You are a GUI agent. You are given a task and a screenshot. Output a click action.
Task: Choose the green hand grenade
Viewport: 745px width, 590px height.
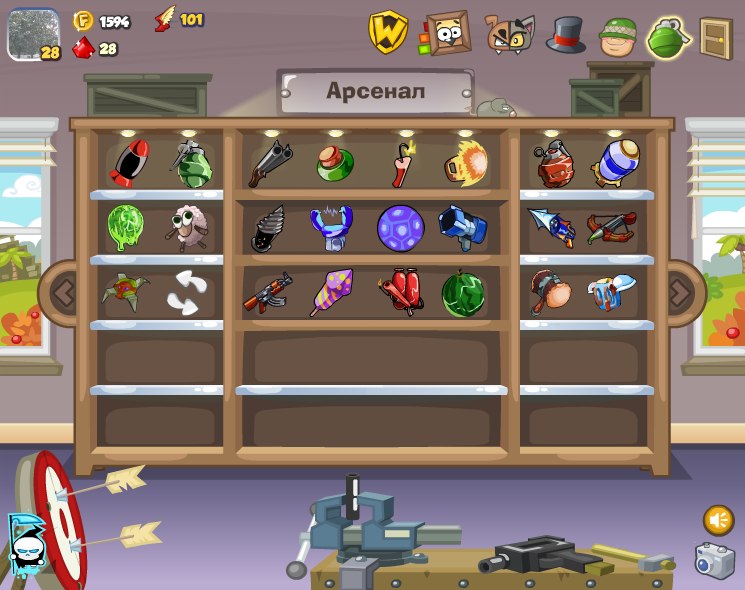[x=192, y=164]
